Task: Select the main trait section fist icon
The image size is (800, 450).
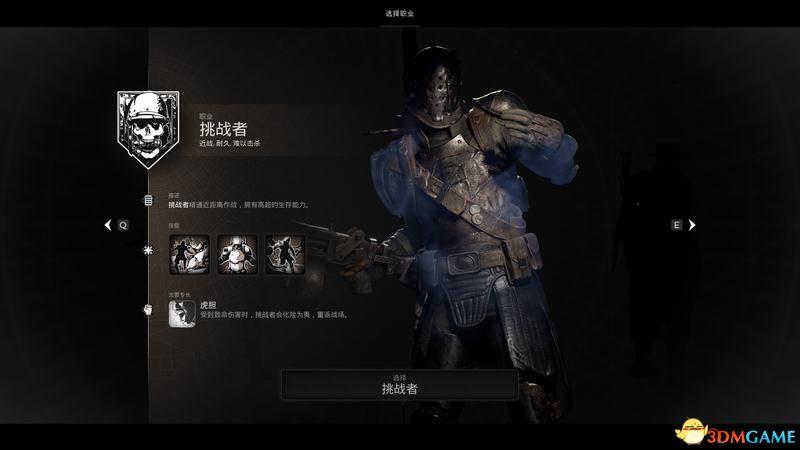Action: pyautogui.click(x=148, y=309)
